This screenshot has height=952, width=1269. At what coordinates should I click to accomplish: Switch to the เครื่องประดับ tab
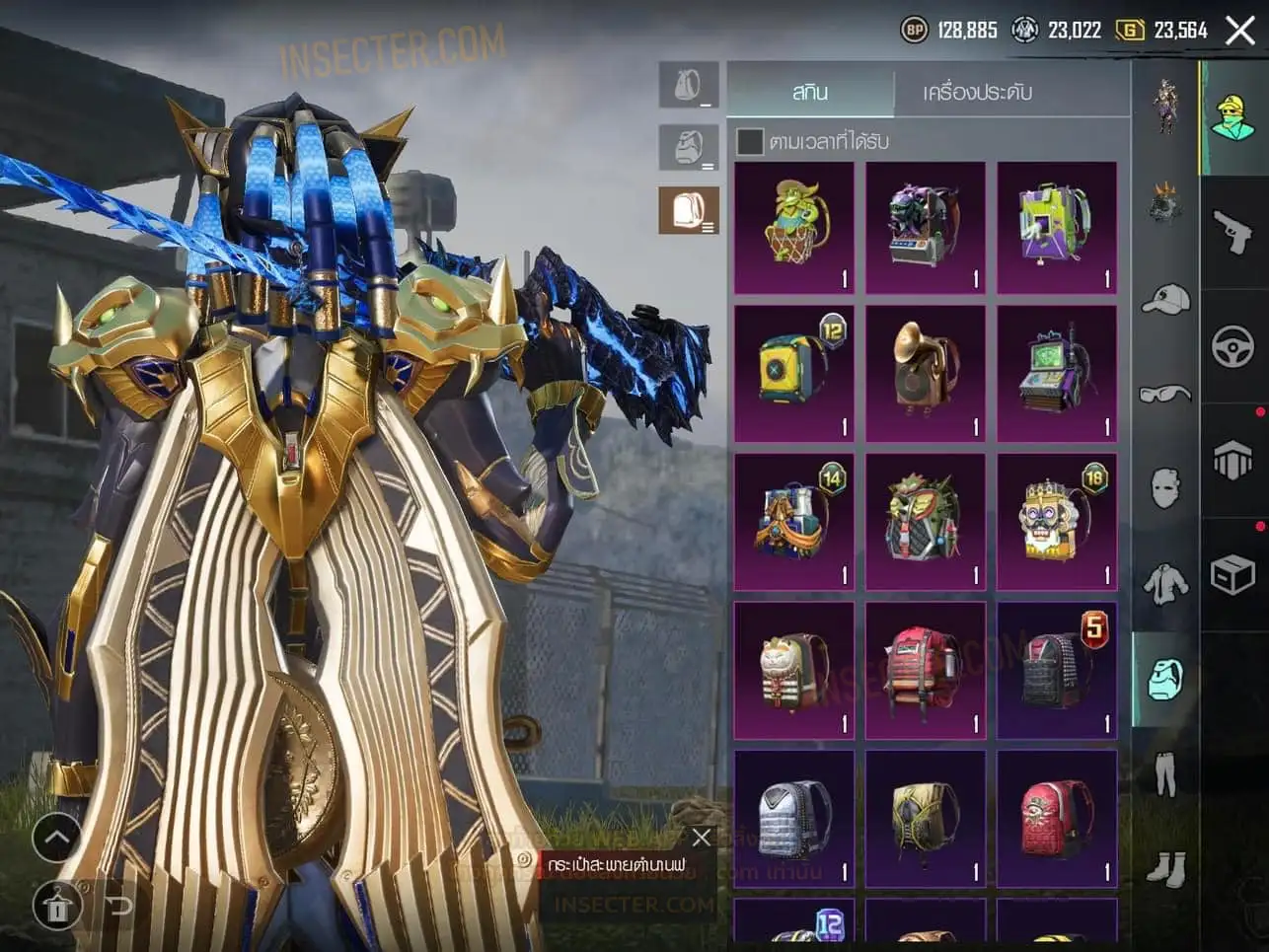pos(977,92)
